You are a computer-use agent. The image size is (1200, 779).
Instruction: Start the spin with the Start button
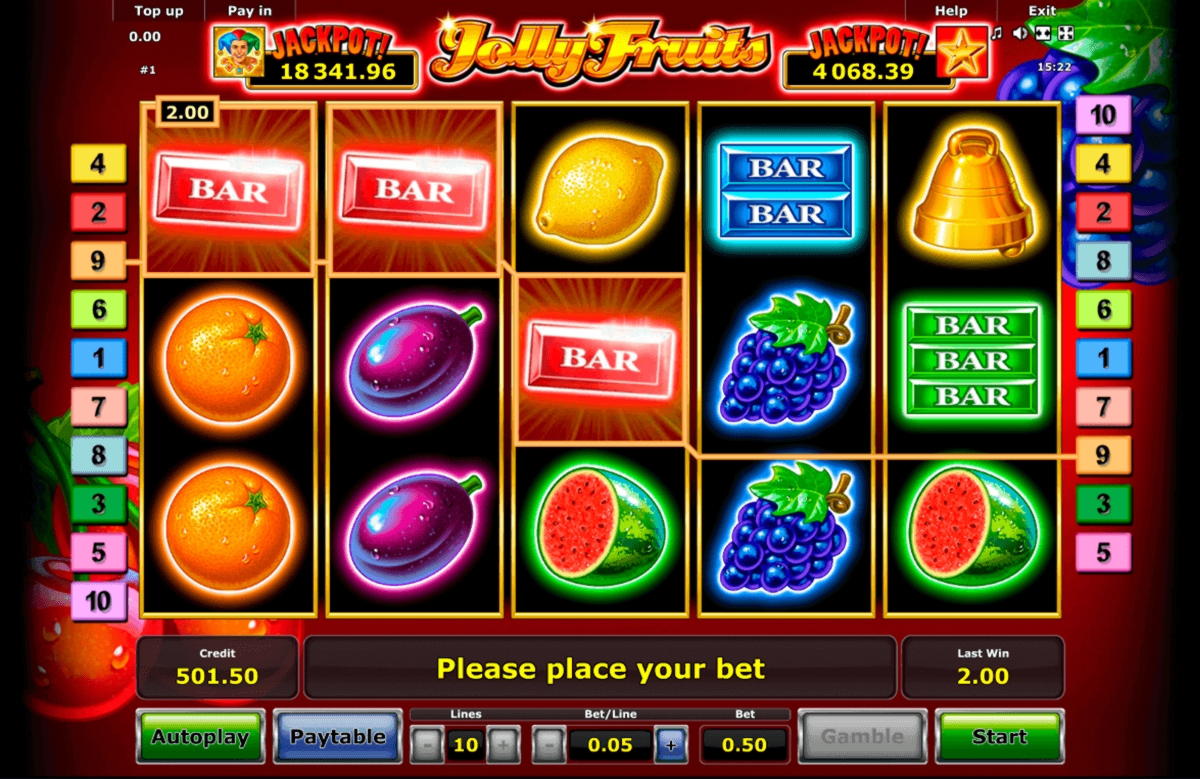pos(998,737)
